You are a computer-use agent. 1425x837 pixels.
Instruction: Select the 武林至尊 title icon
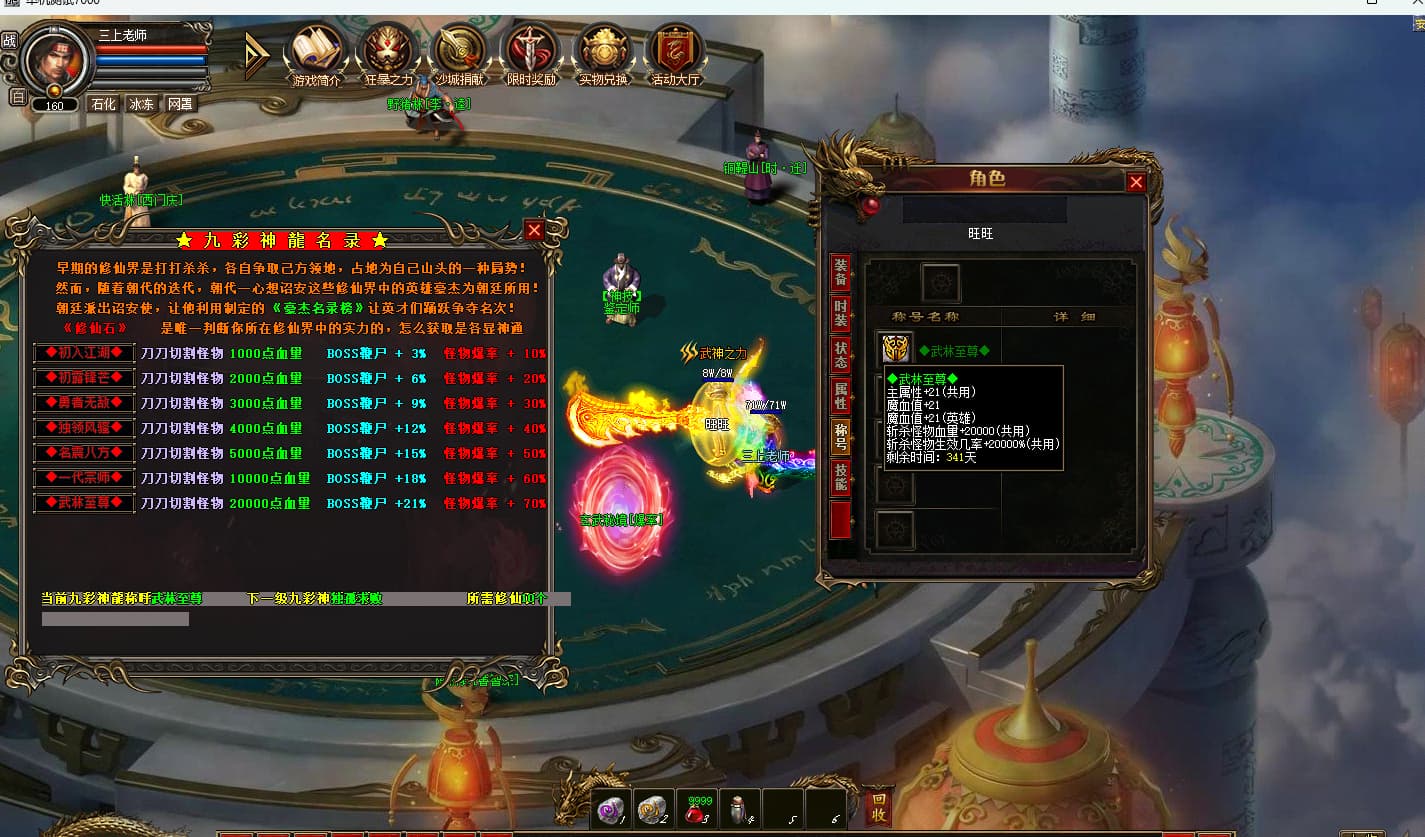(x=896, y=349)
